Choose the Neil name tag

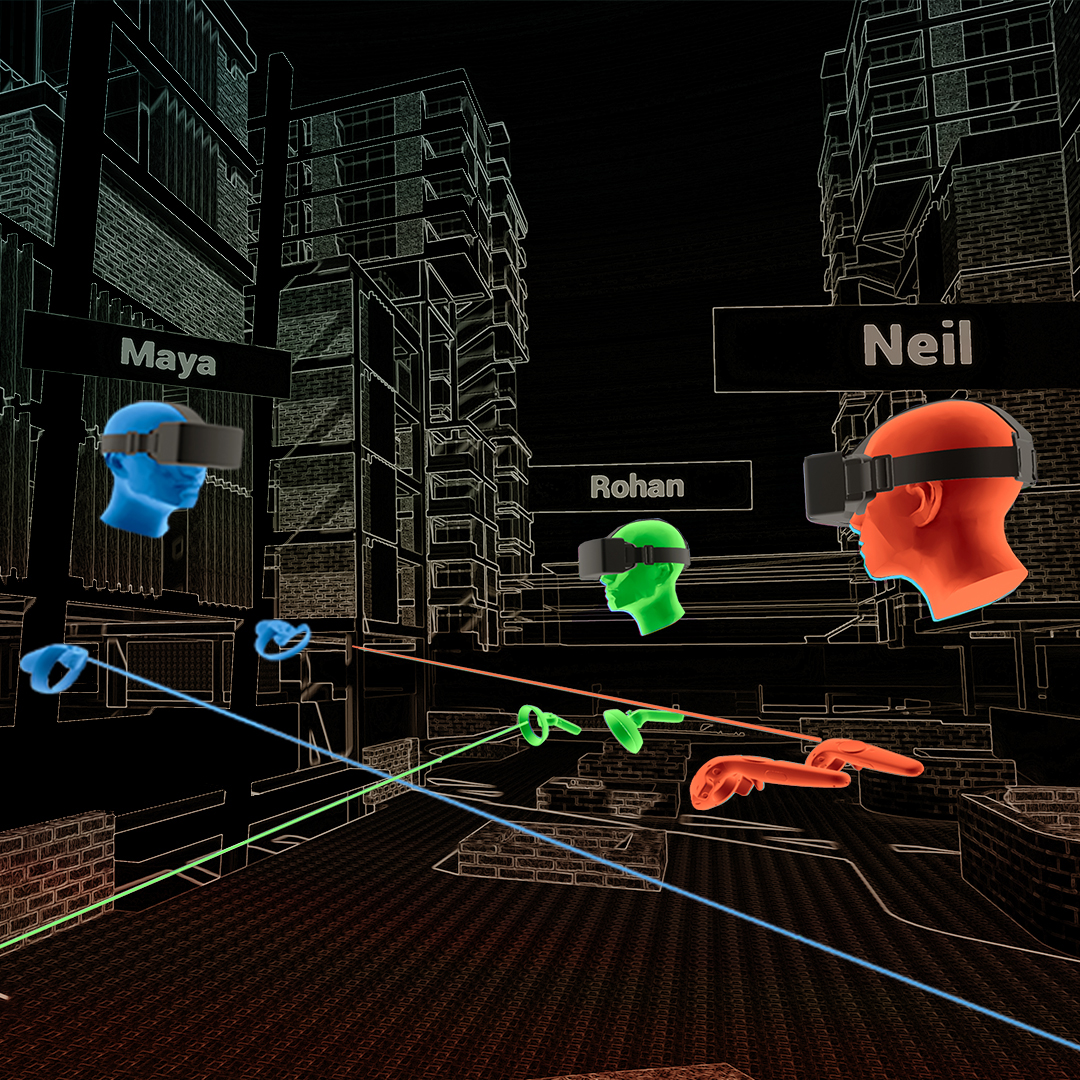916,347
